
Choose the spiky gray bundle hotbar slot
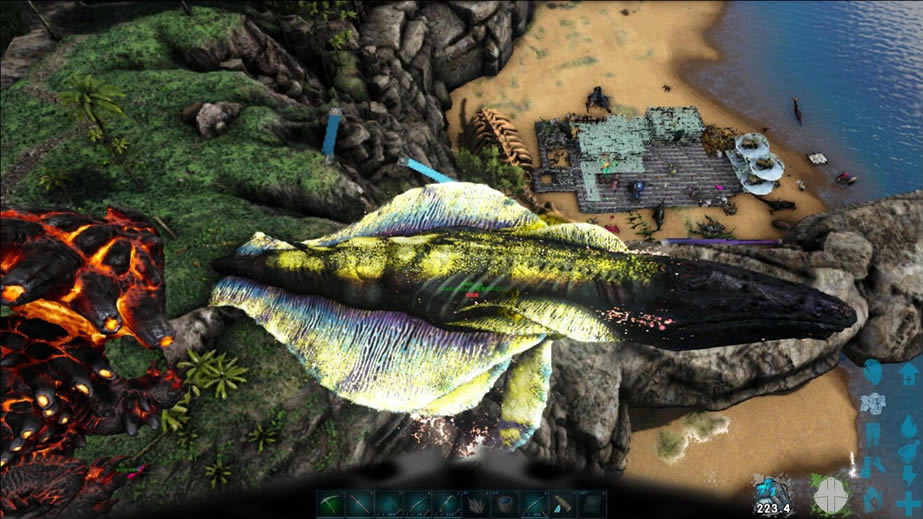(476, 504)
